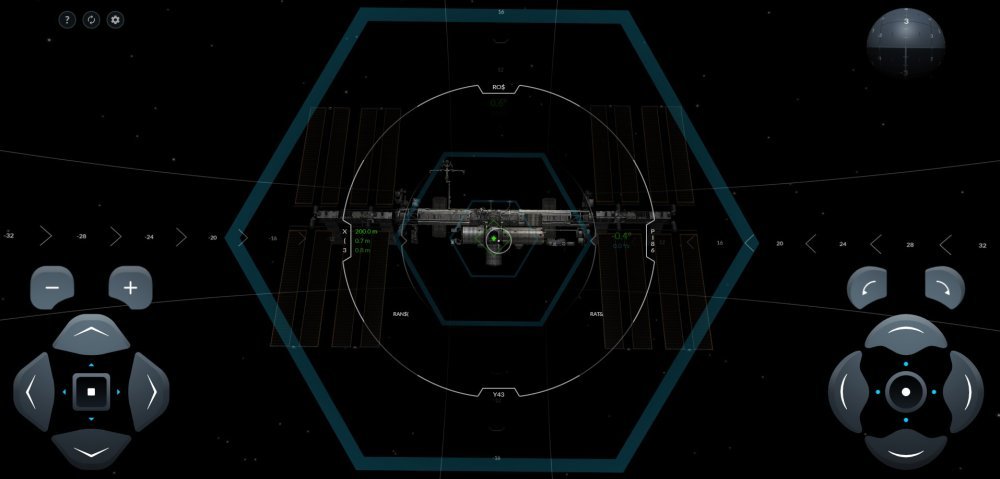The image size is (1000, 479).
Task: Toggle rotation precision with the round center button
Action: click(906, 391)
